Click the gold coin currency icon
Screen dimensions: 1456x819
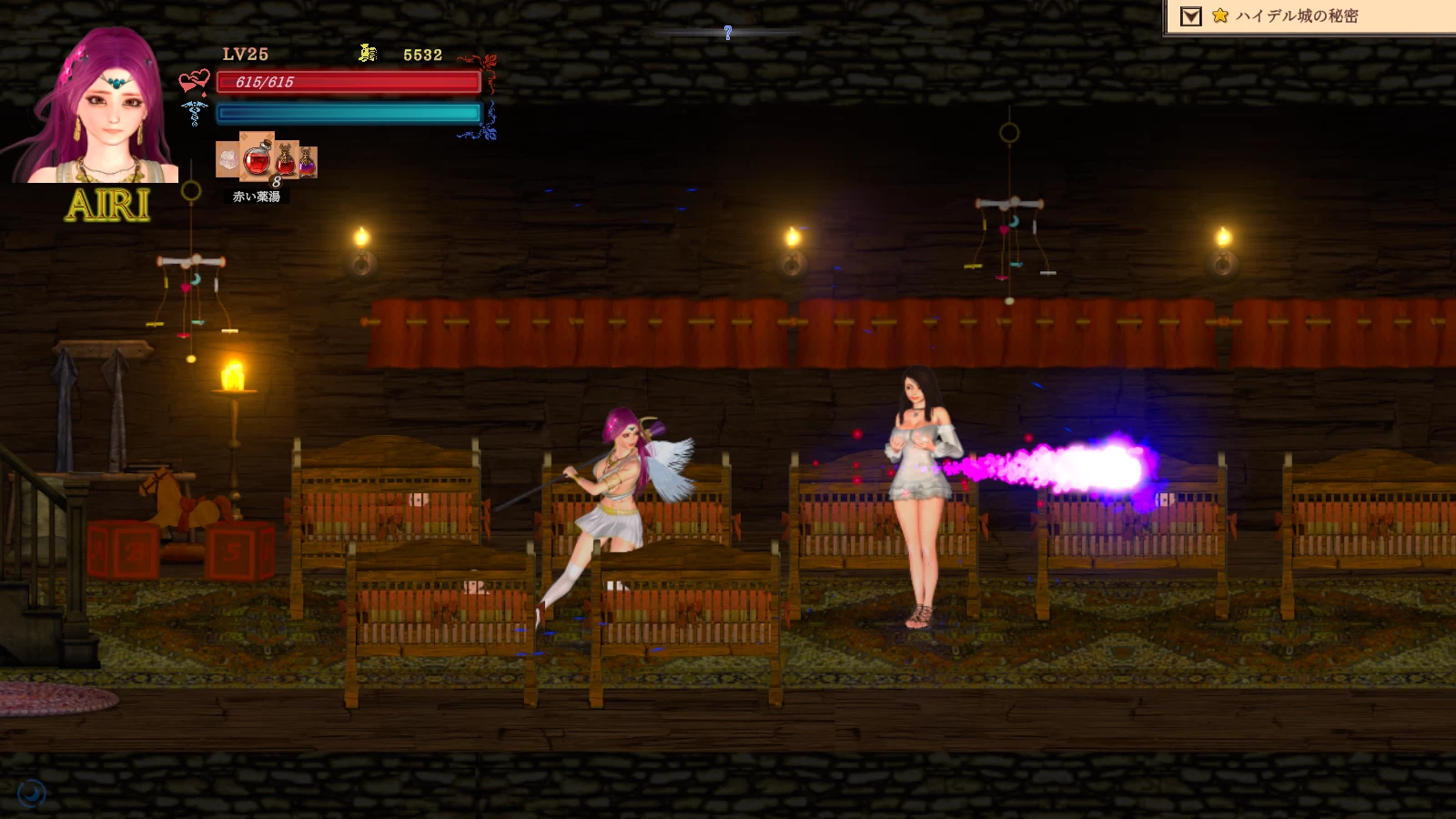coord(366,54)
